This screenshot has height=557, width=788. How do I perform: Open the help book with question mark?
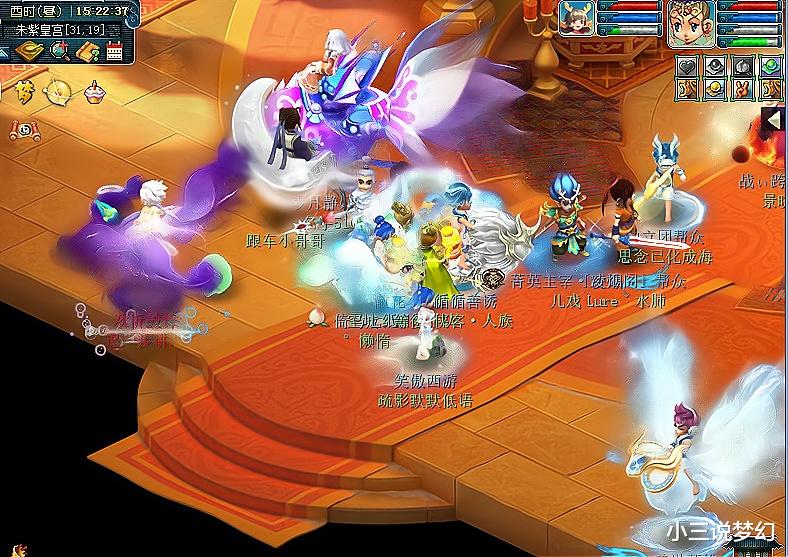click(x=87, y=51)
